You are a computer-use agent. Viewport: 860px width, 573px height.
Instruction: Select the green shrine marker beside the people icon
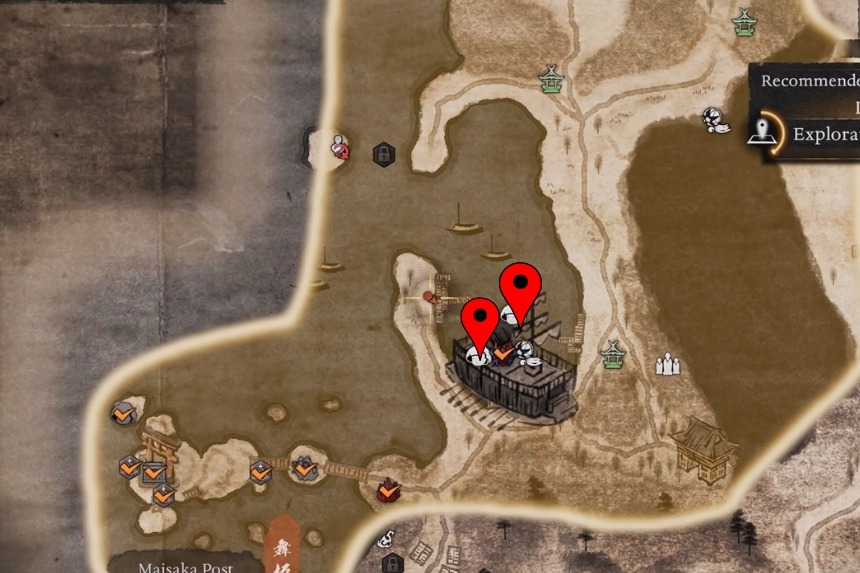point(612,354)
